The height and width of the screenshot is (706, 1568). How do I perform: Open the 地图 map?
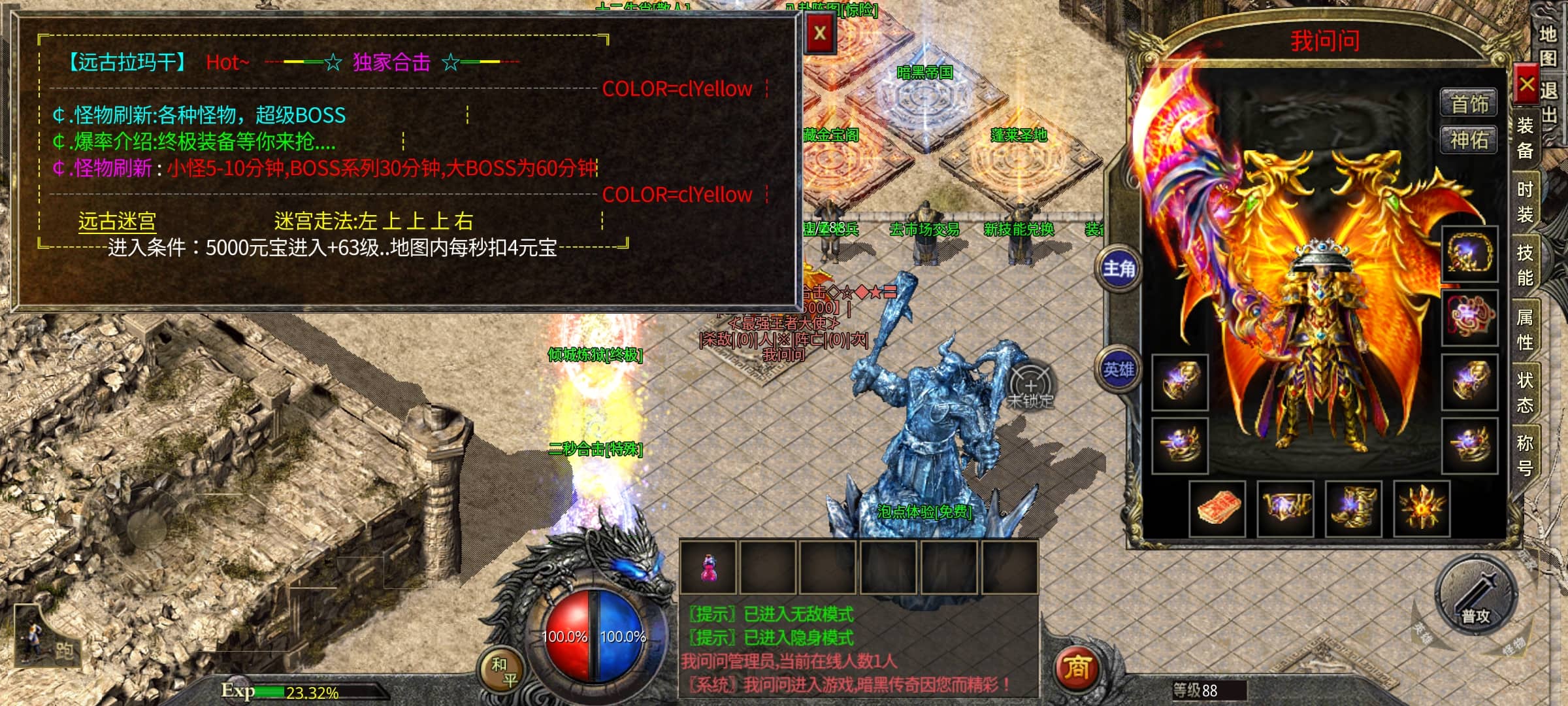(1548, 46)
